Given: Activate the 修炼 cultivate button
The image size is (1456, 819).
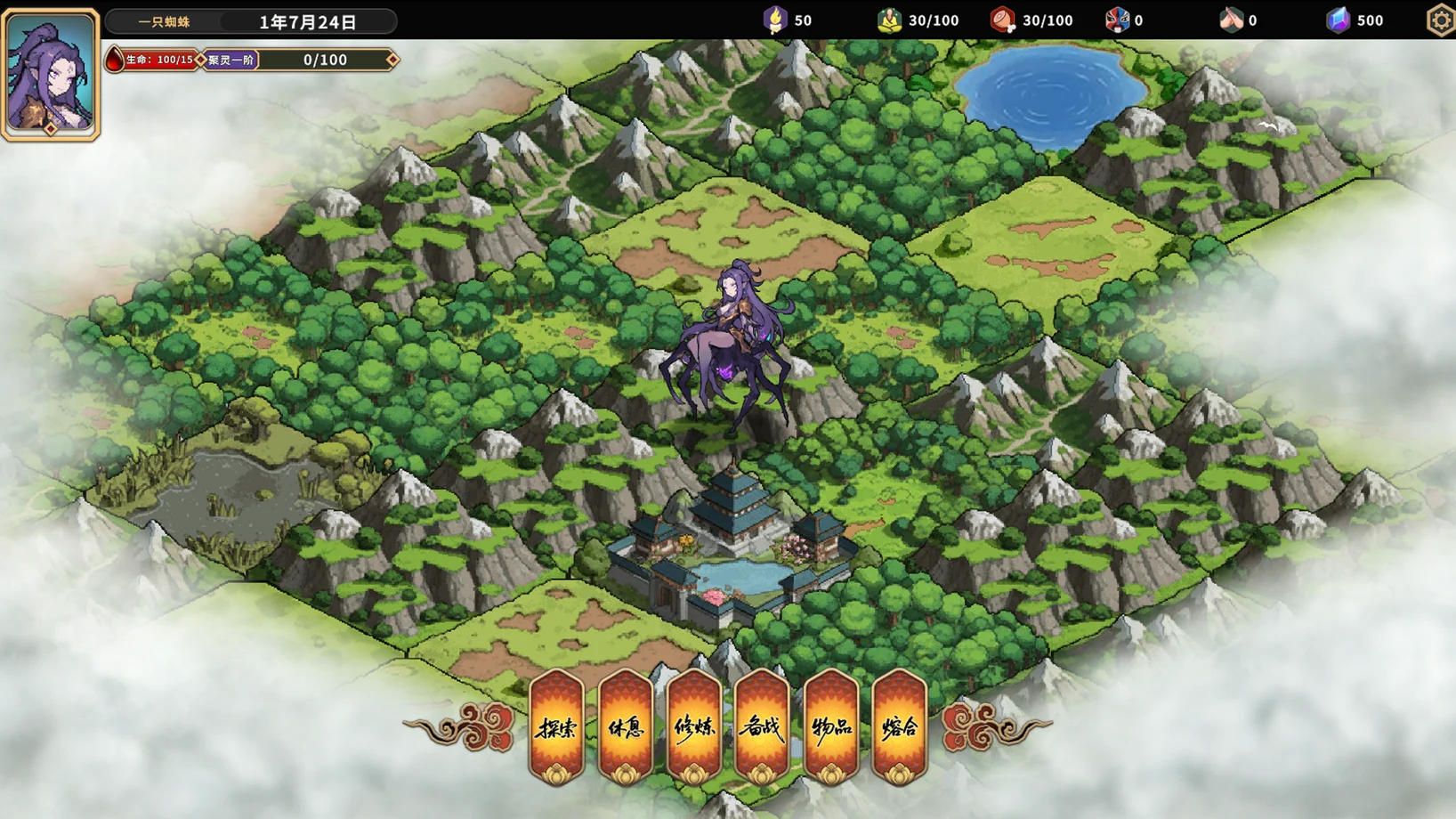Looking at the screenshot, I should pyautogui.click(x=694, y=727).
